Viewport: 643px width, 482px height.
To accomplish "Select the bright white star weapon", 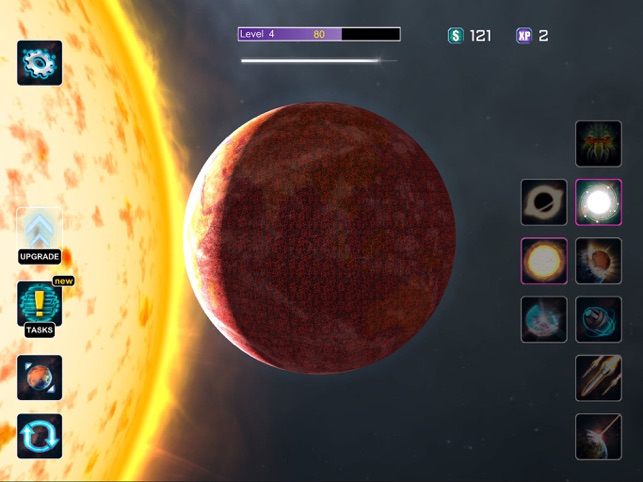I will [598, 203].
